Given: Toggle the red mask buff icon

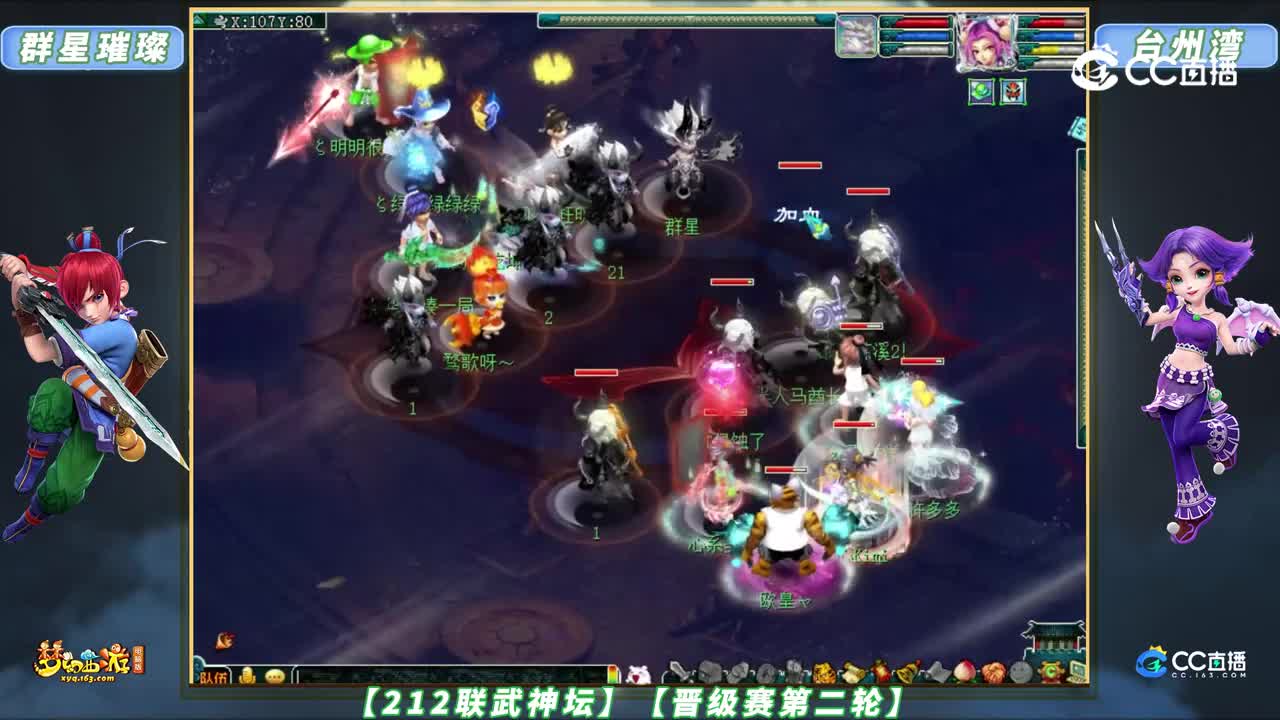Looking at the screenshot, I should point(1013,92).
